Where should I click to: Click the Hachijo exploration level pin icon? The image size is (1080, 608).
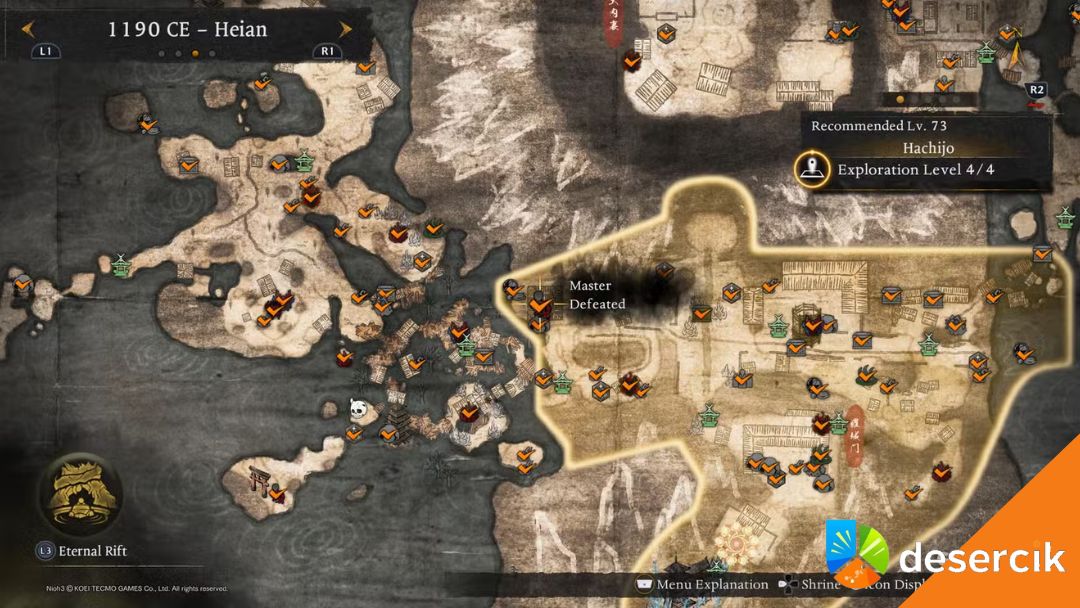(x=812, y=169)
